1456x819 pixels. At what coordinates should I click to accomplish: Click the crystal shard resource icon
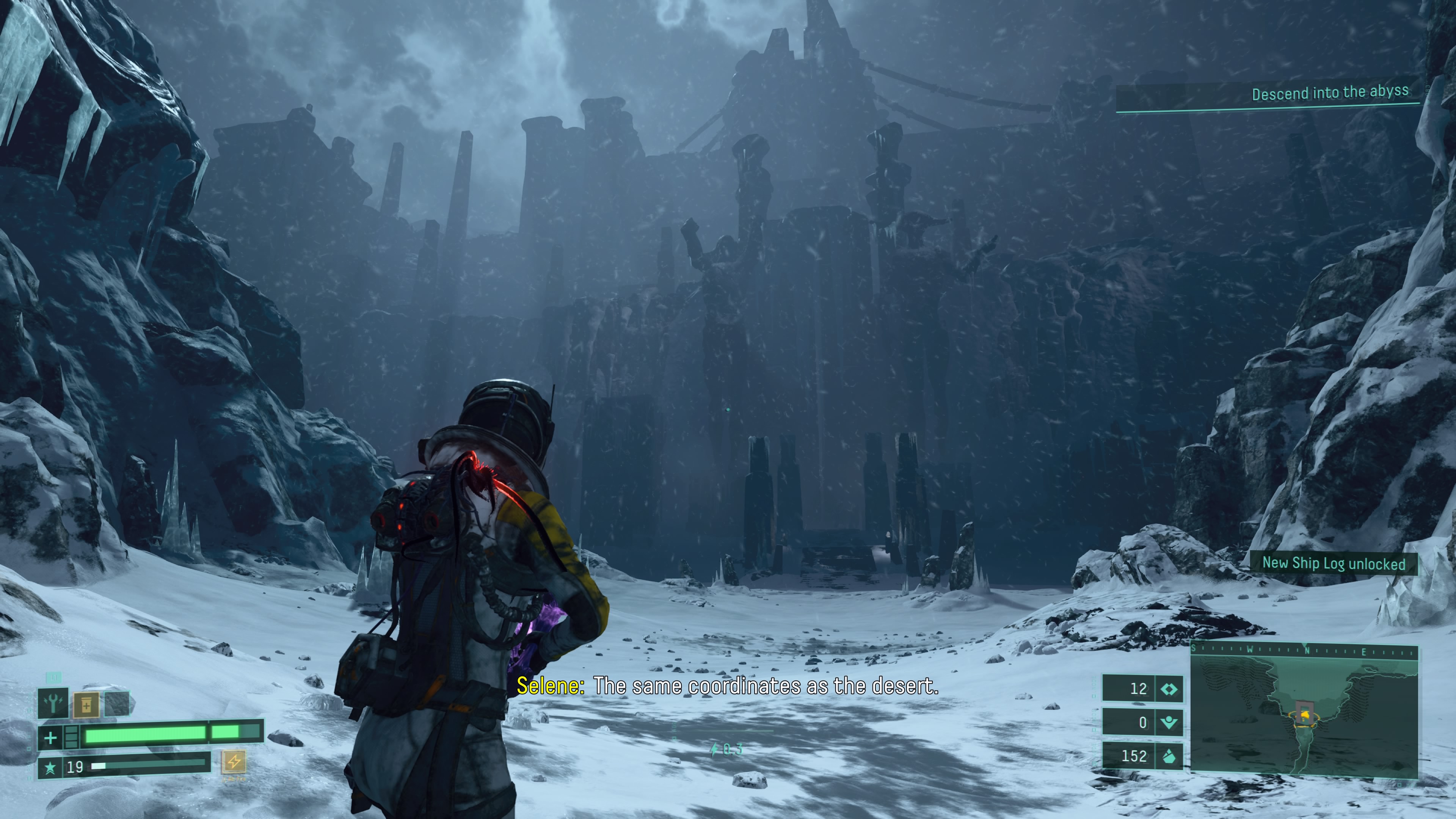click(1168, 756)
